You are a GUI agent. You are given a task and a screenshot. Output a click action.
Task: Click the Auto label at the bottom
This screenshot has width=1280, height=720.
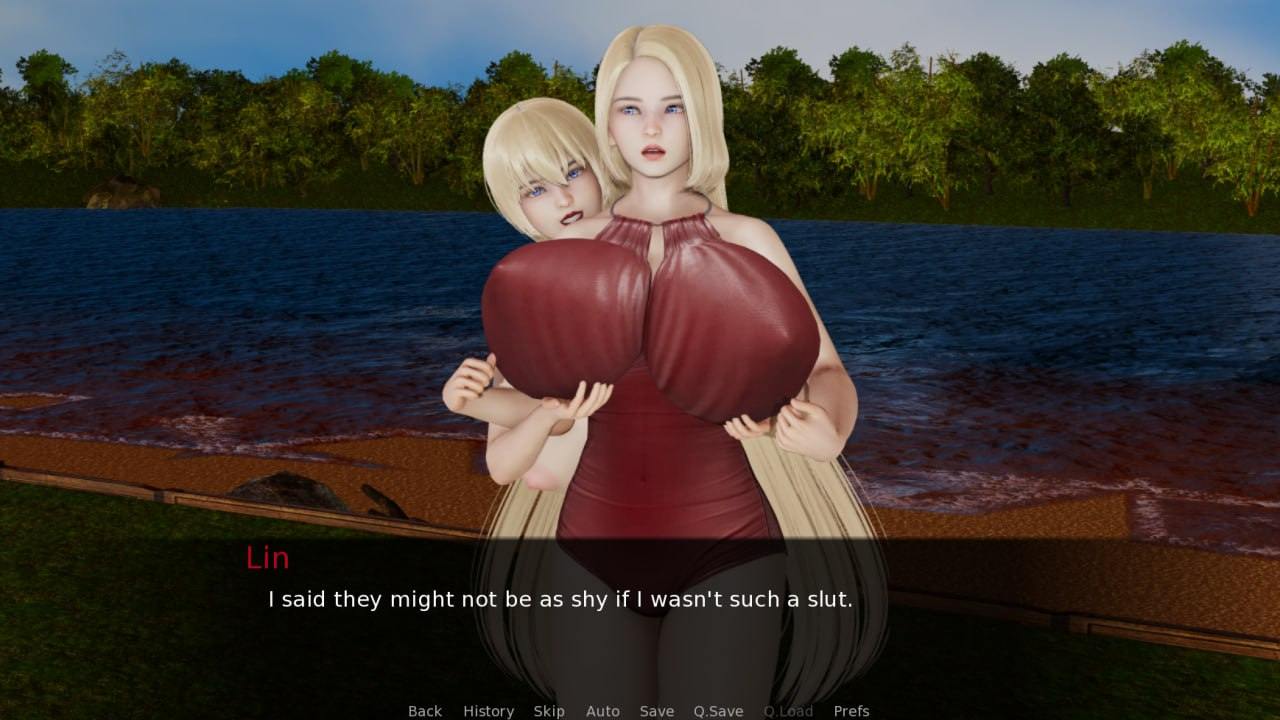[x=603, y=710]
